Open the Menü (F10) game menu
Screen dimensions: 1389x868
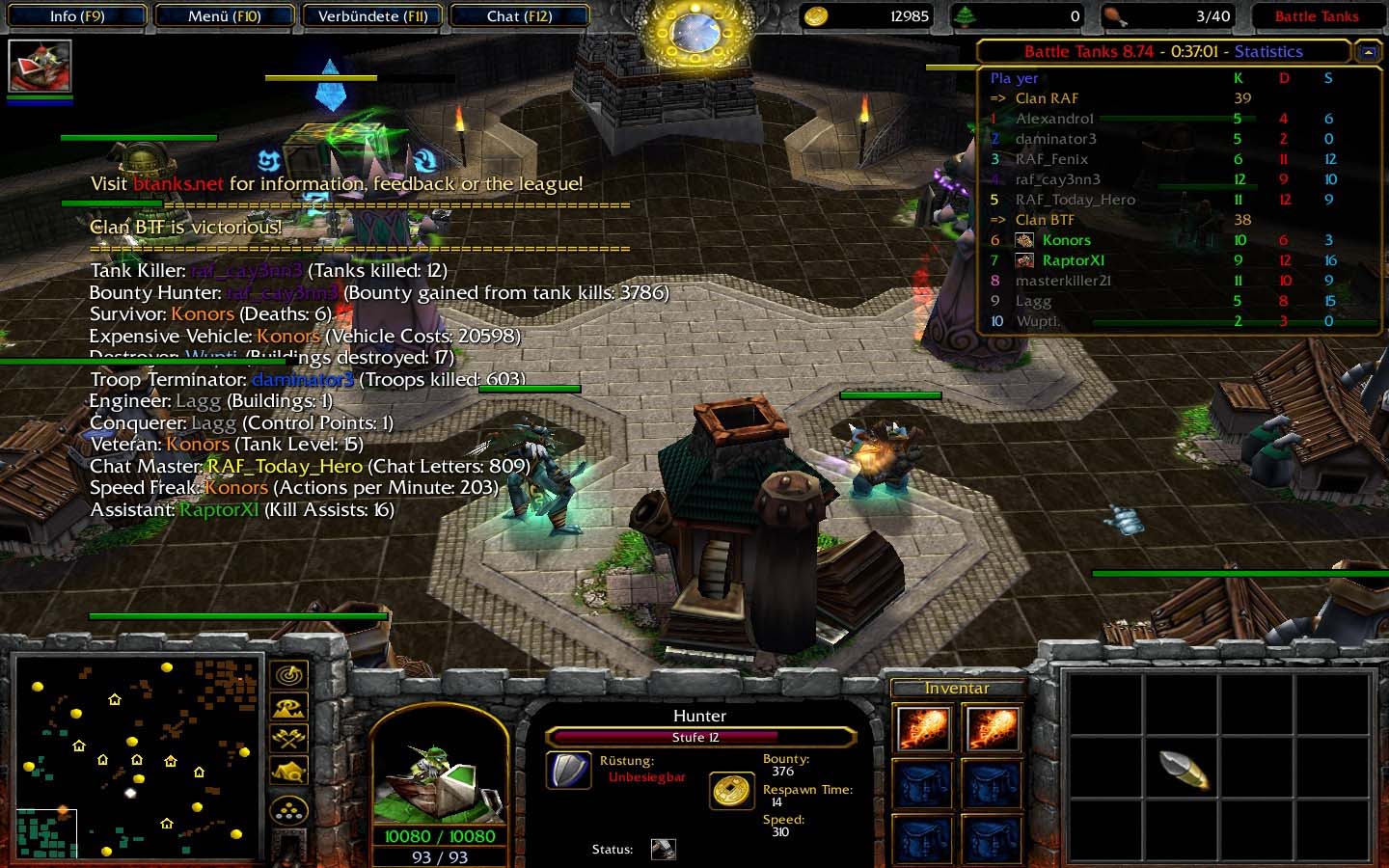click(225, 16)
